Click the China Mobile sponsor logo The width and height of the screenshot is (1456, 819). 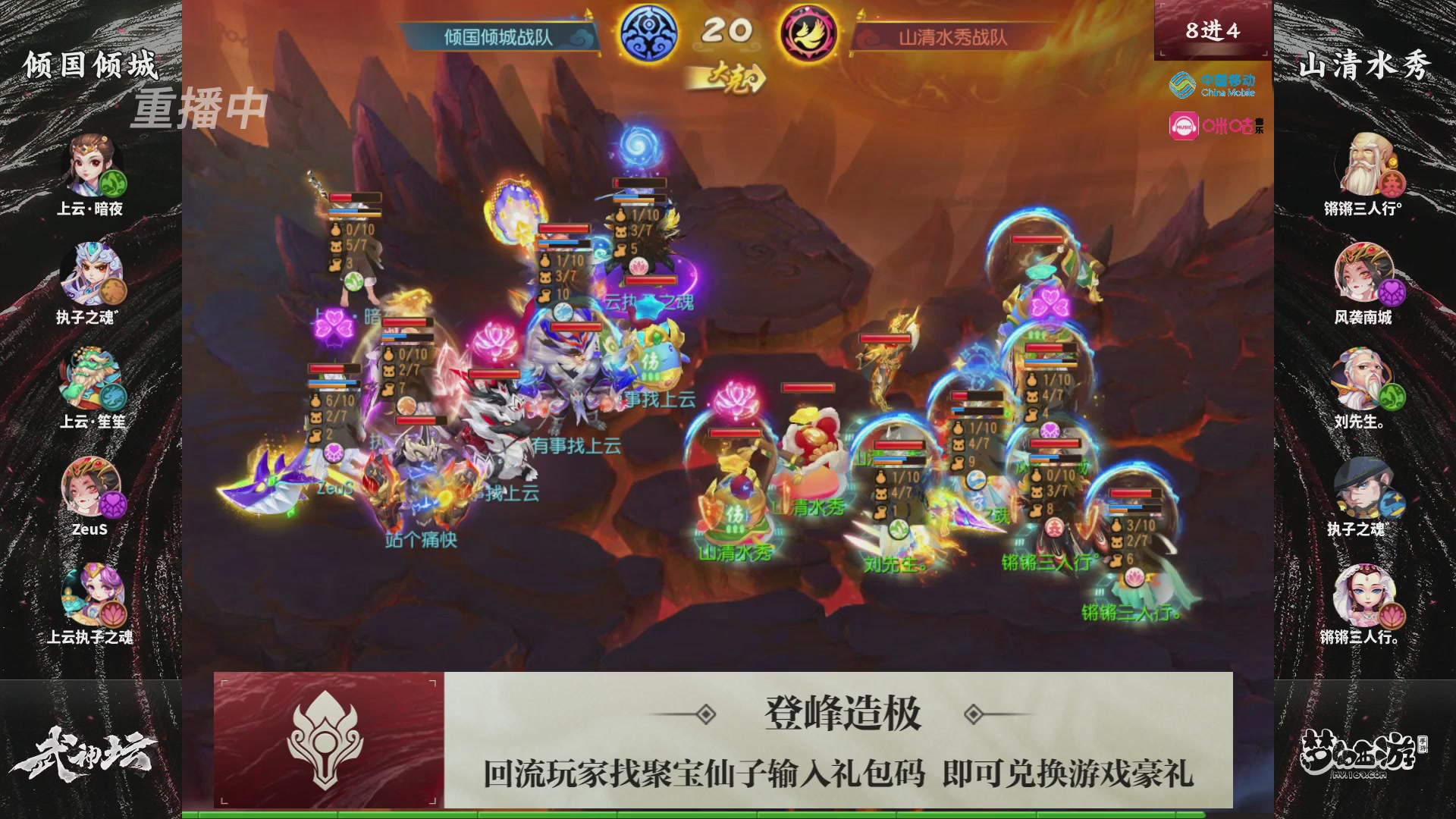[1213, 86]
